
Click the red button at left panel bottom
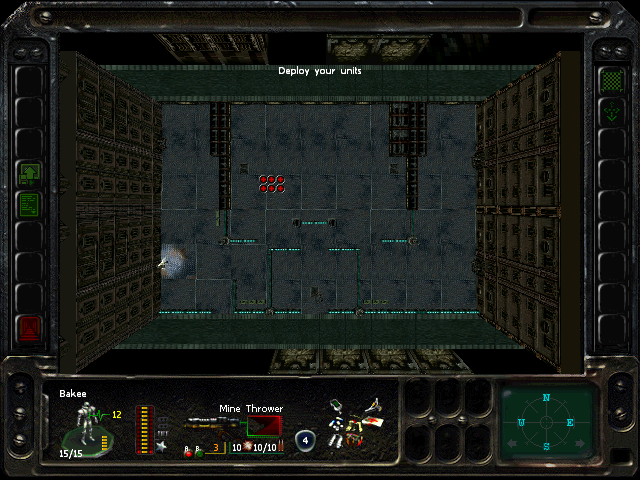pos(29,329)
